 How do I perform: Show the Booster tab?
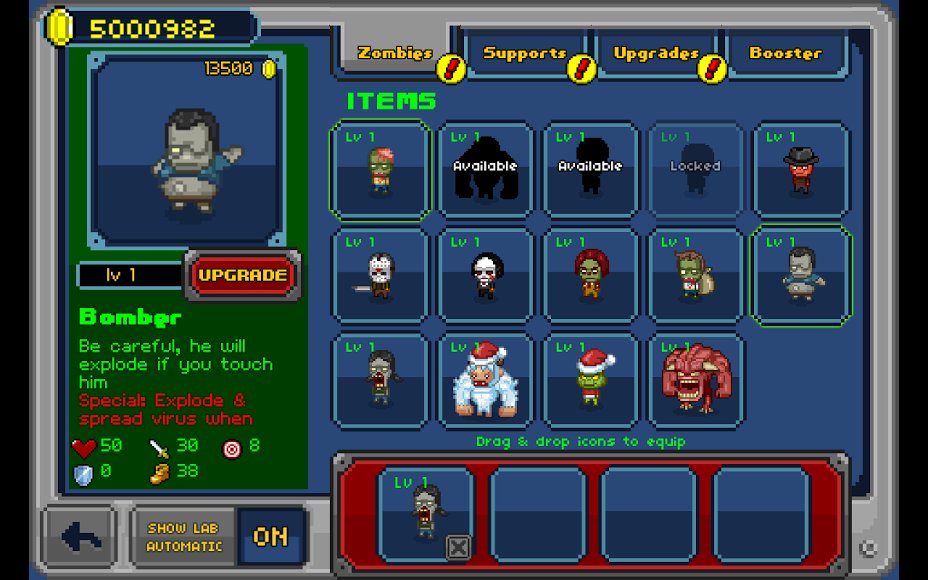tap(785, 54)
